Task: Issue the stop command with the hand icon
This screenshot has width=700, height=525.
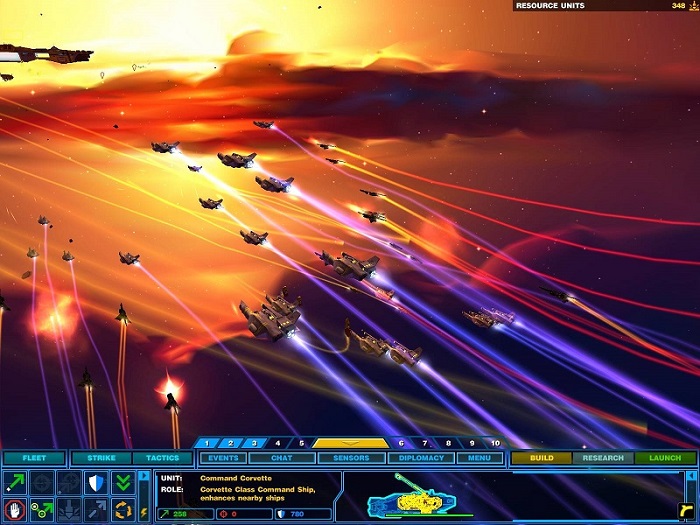Action: (x=14, y=510)
